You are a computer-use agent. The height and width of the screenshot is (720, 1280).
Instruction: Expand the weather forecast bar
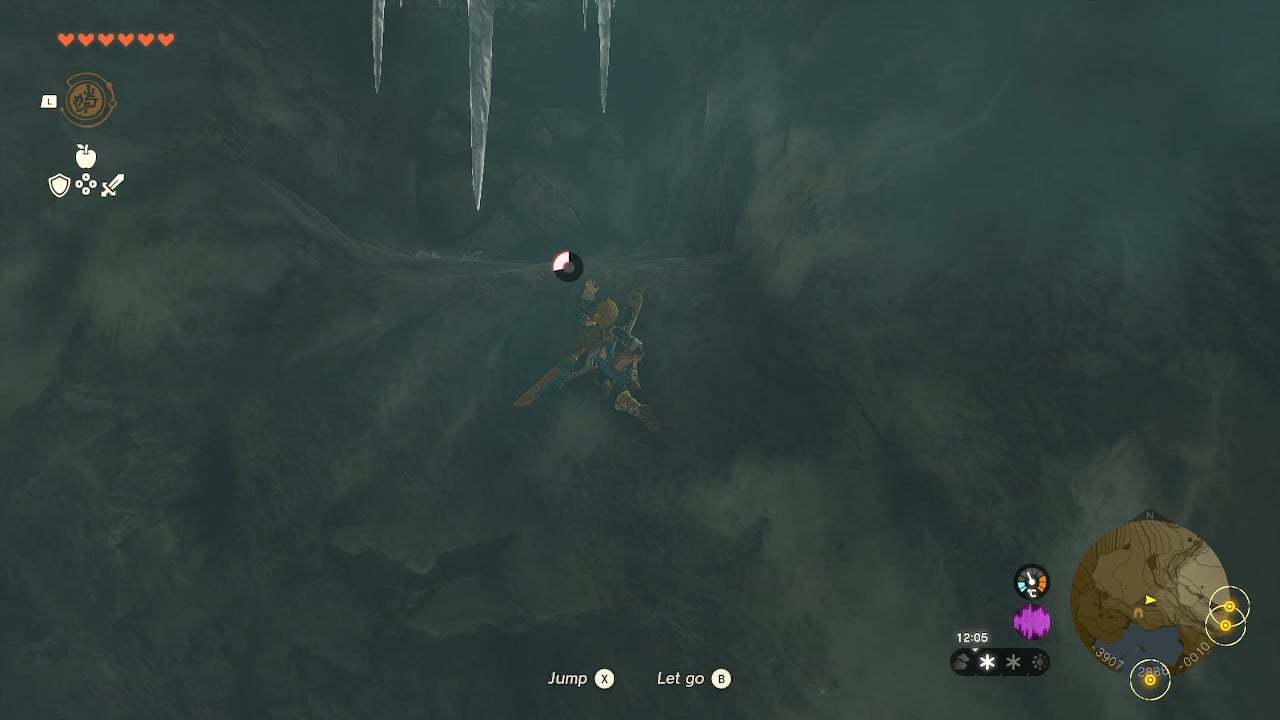coord(1000,661)
